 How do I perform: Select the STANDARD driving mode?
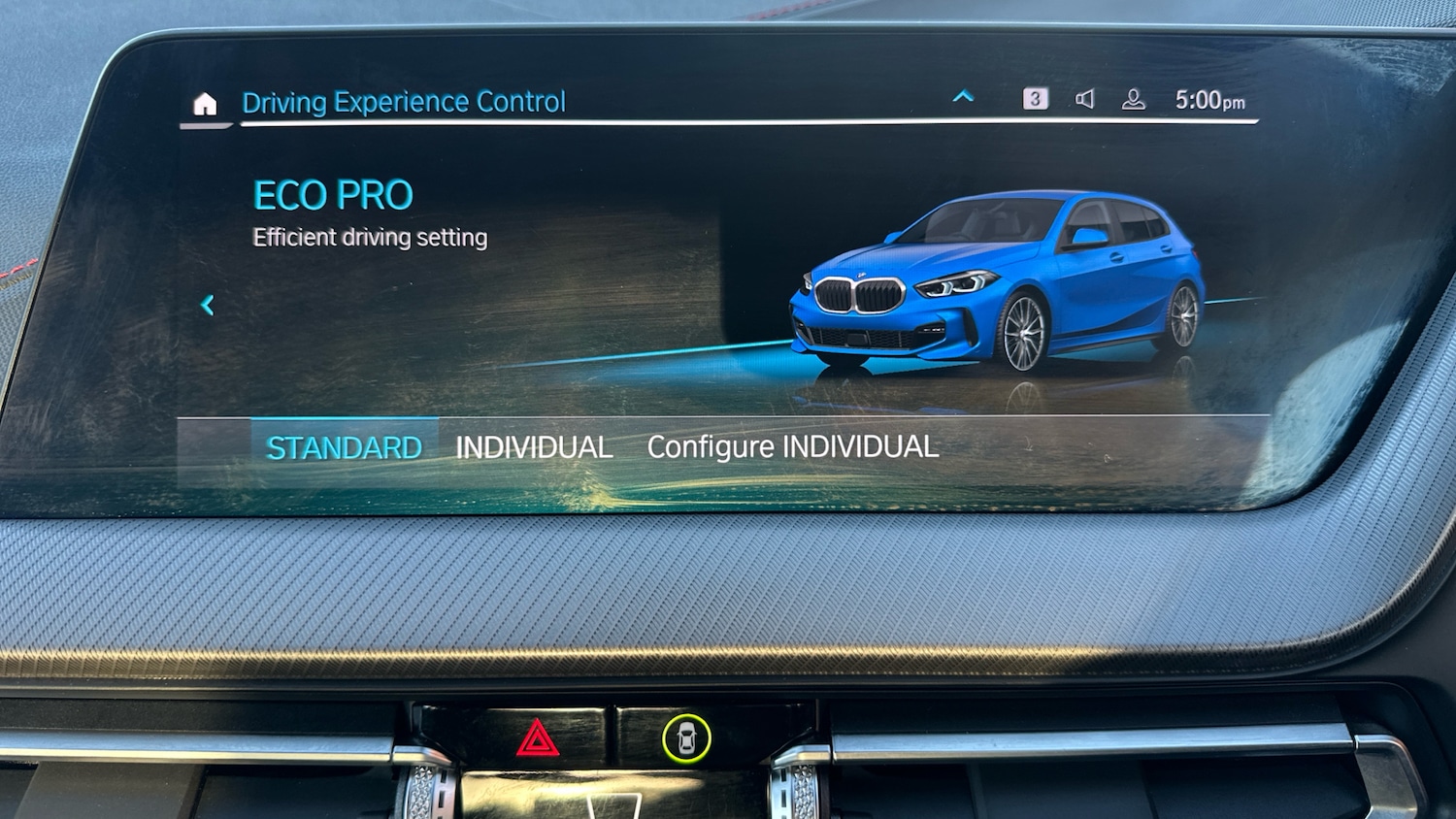(x=345, y=446)
